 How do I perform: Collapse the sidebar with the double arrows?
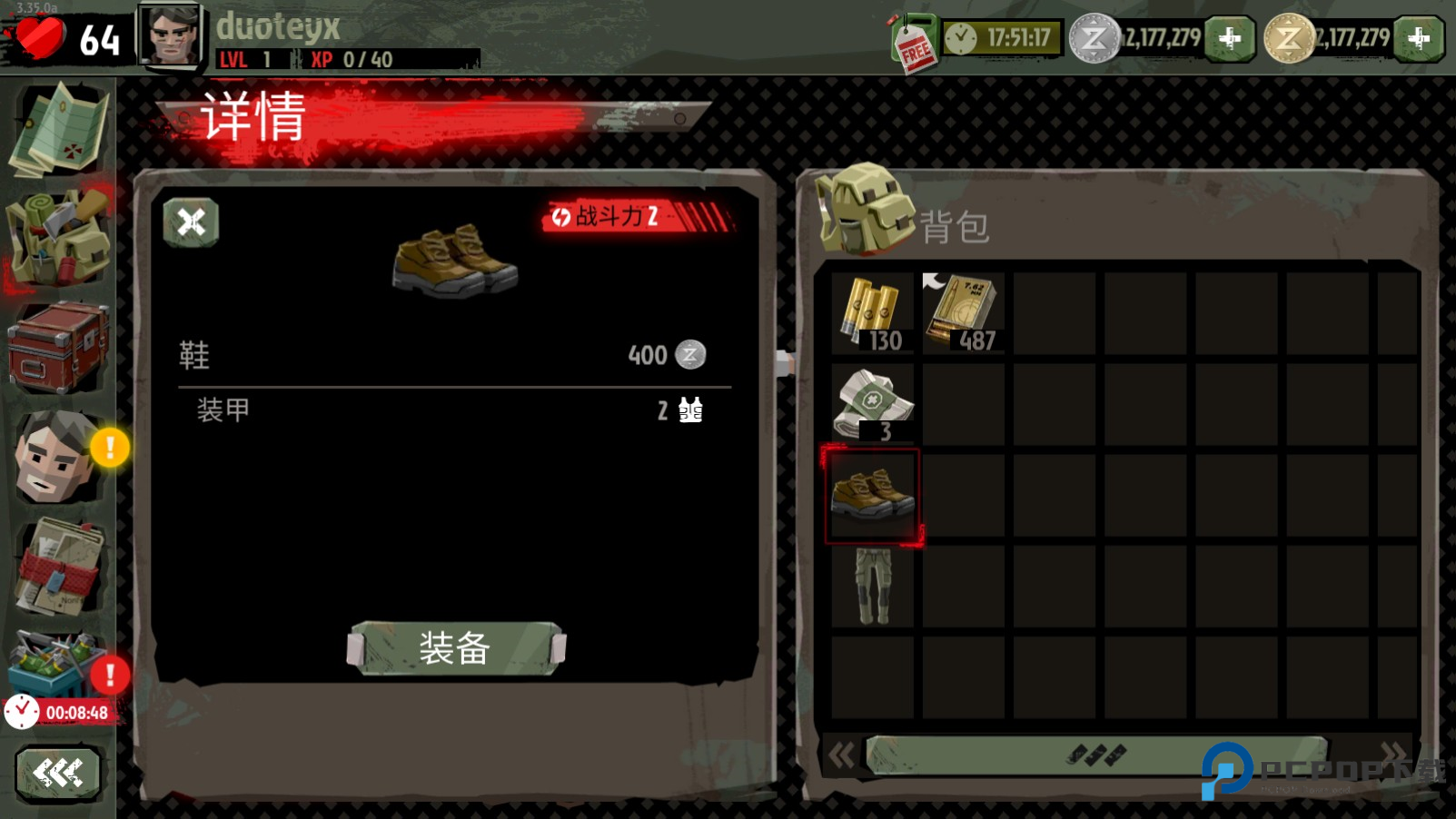coord(58,772)
